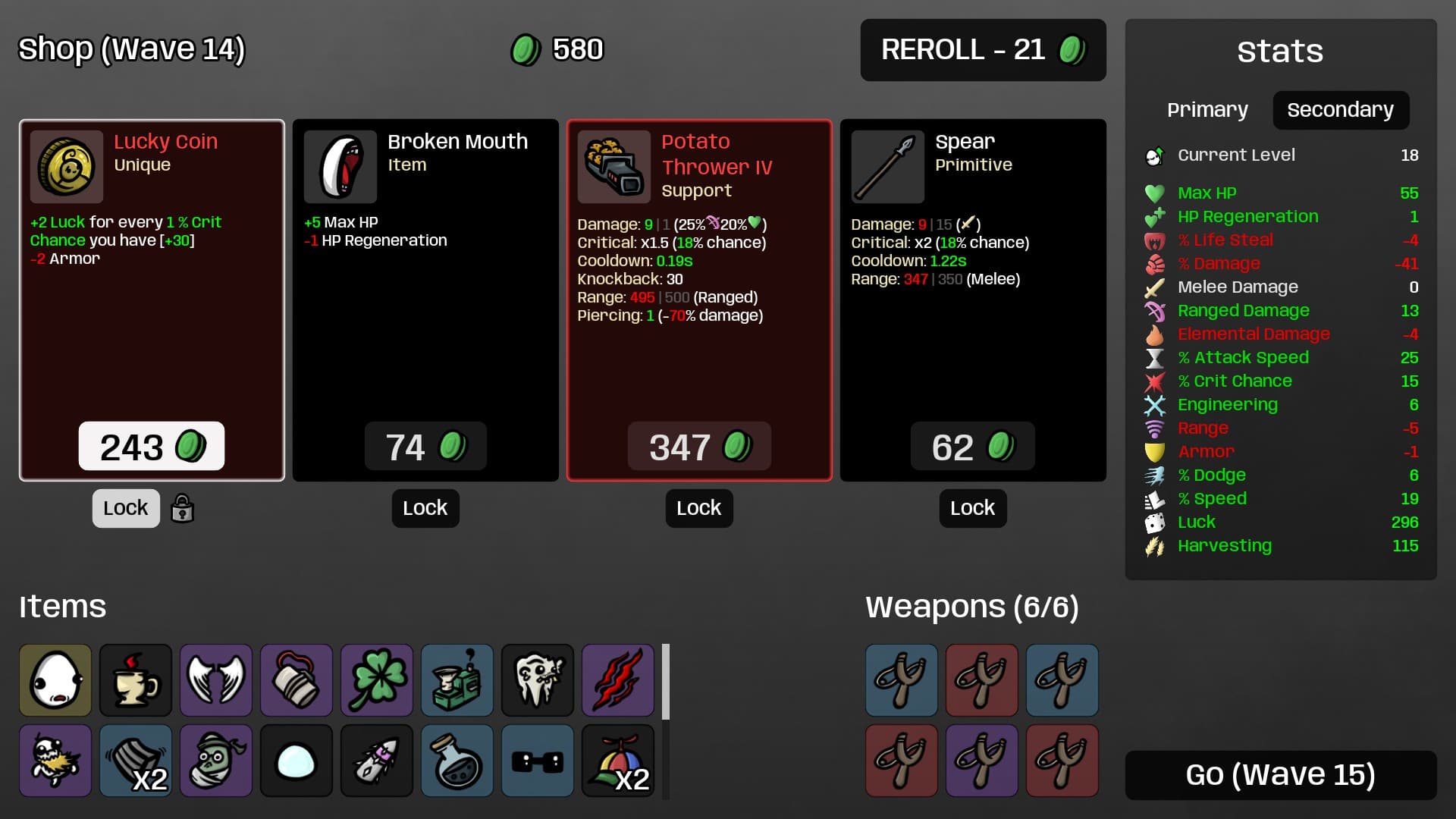Switch to the Primary stats tab
Image resolution: width=1456 pixels, height=819 pixels.
click(x=1207, y=110)
